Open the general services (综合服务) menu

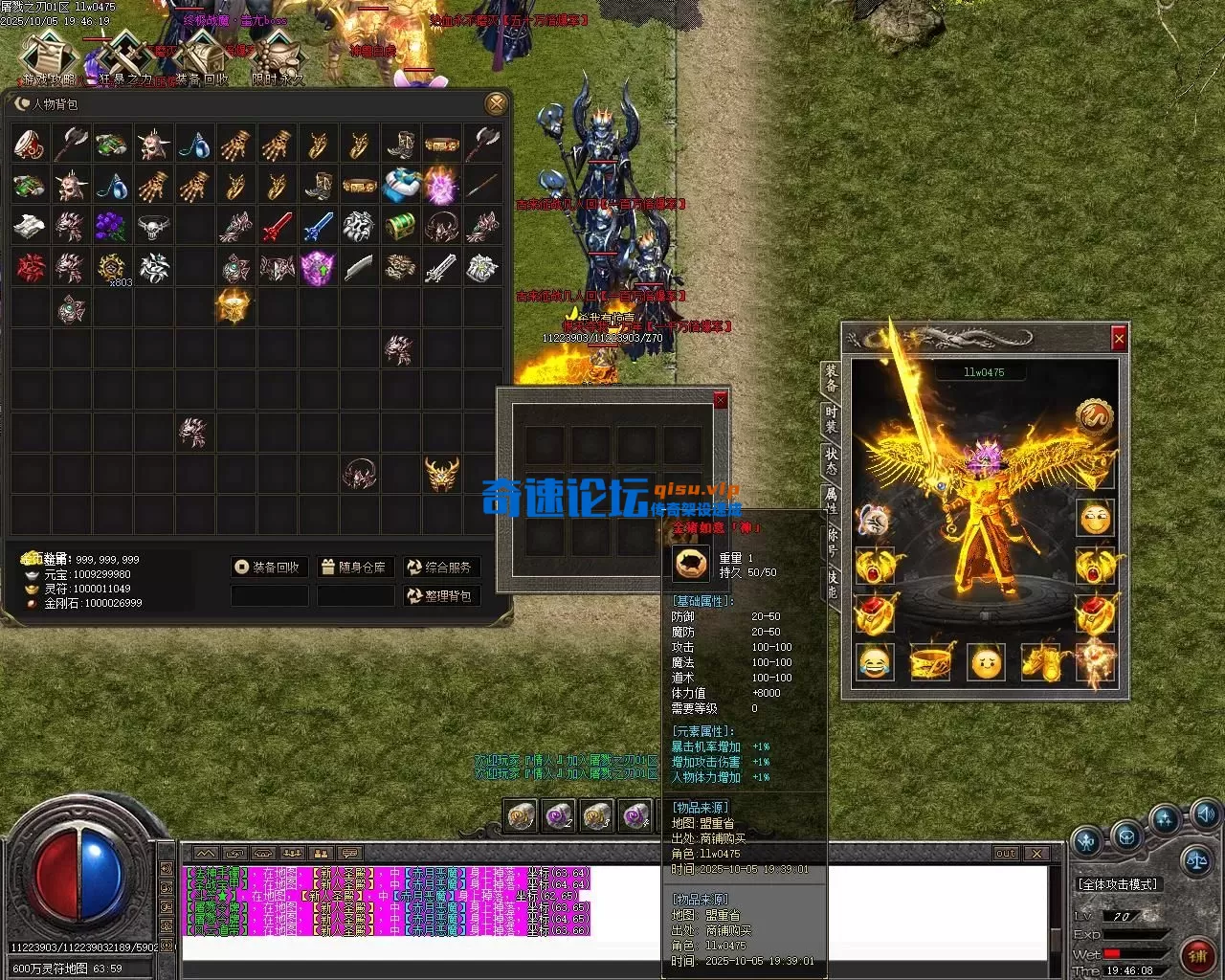pos(440,568)
